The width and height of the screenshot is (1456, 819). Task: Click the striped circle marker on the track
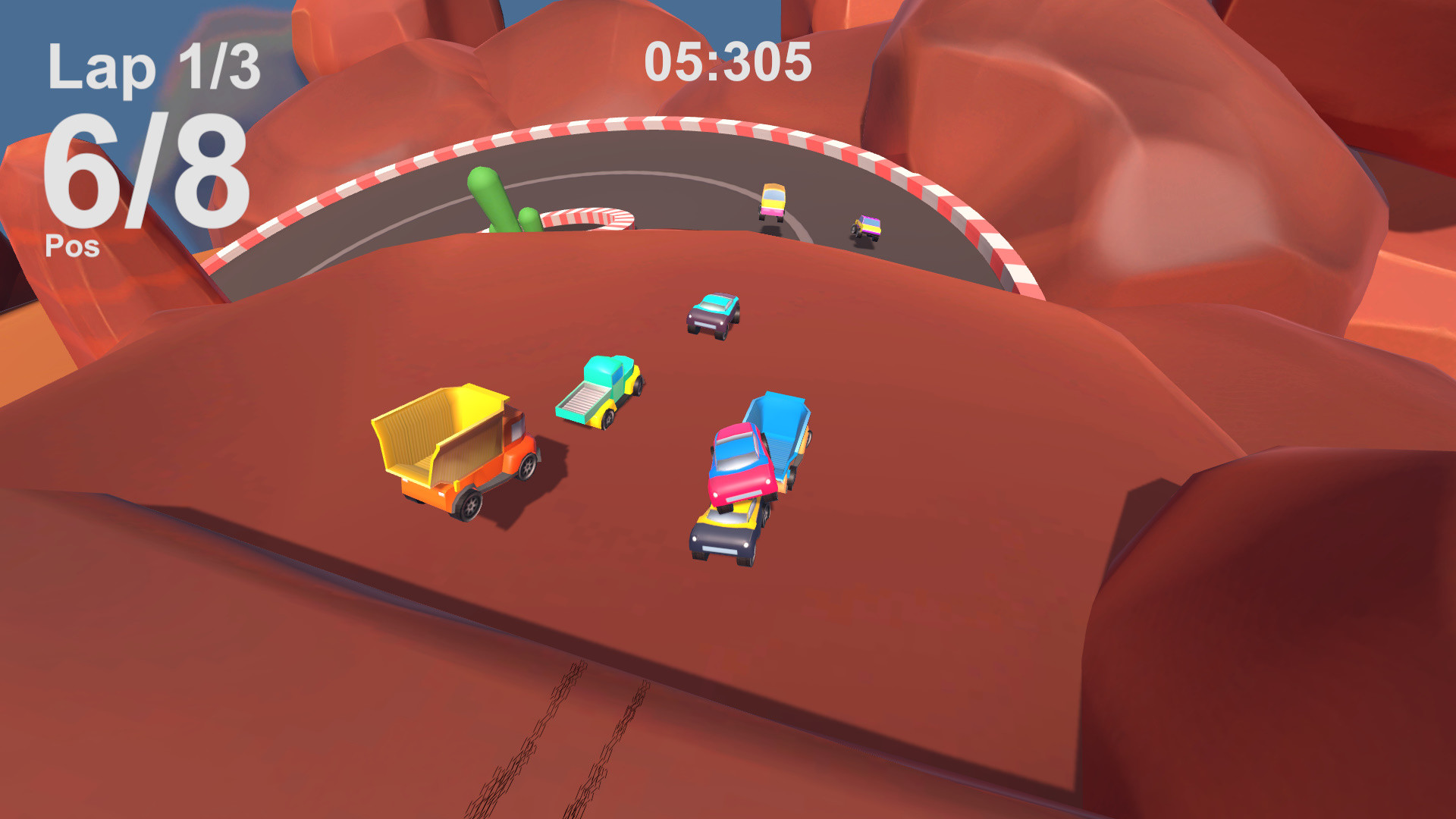(588, 216)
